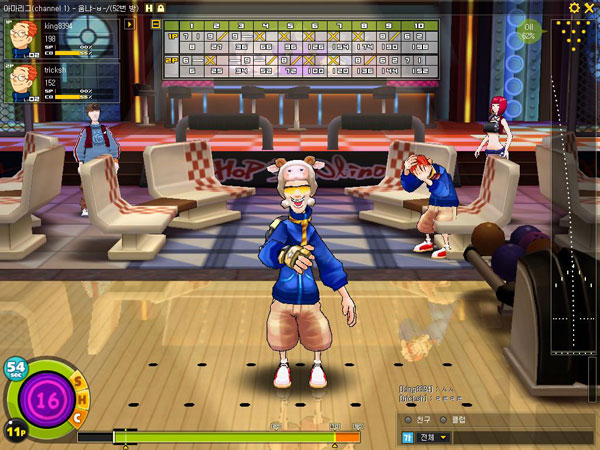Click the room lock icon

point(160,8)
